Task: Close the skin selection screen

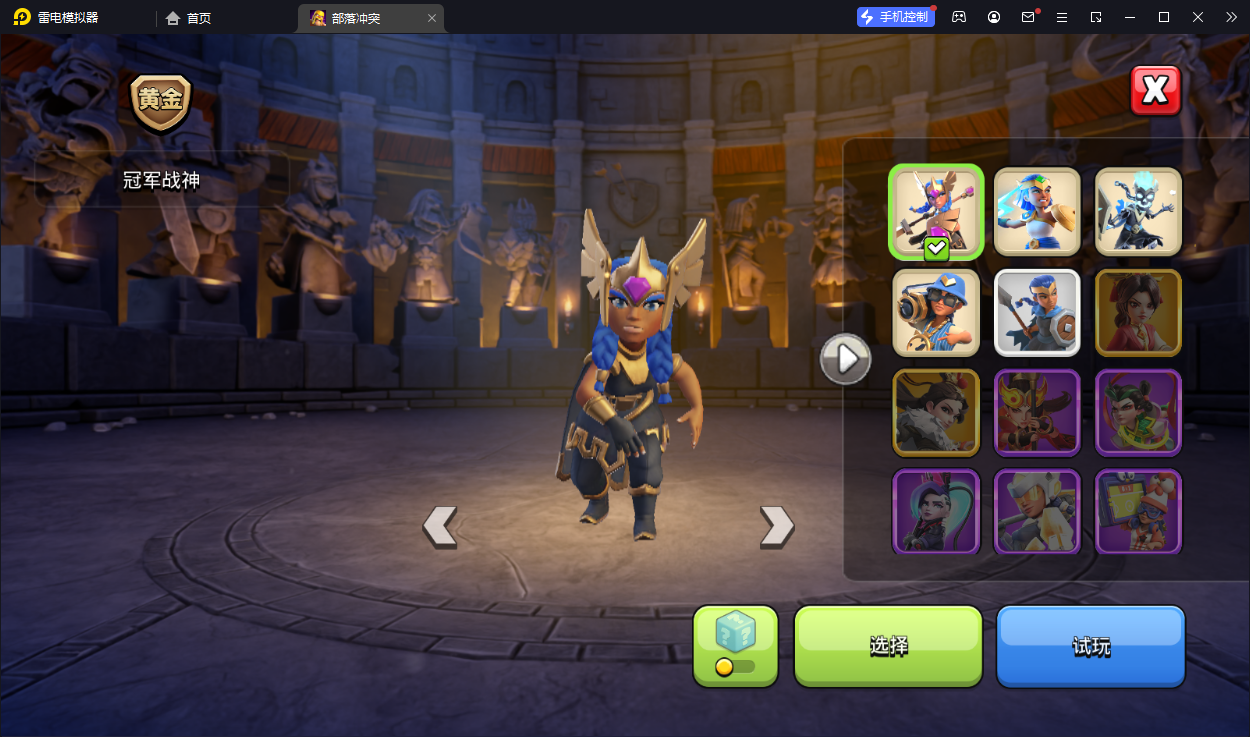Action: pyautogui.click(x=1155, y=91)
